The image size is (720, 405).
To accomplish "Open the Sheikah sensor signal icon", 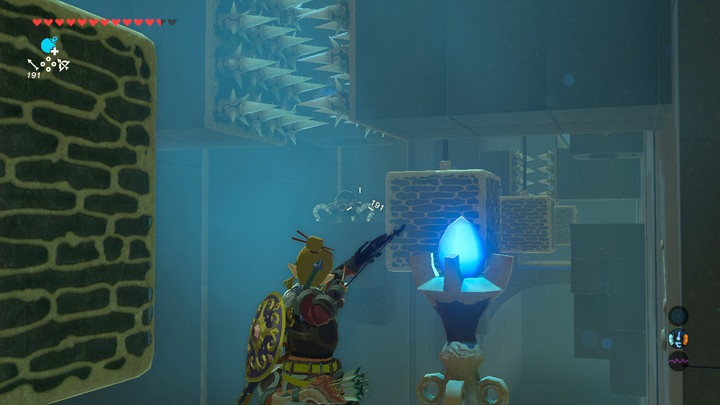I will [x=678, y=316].
